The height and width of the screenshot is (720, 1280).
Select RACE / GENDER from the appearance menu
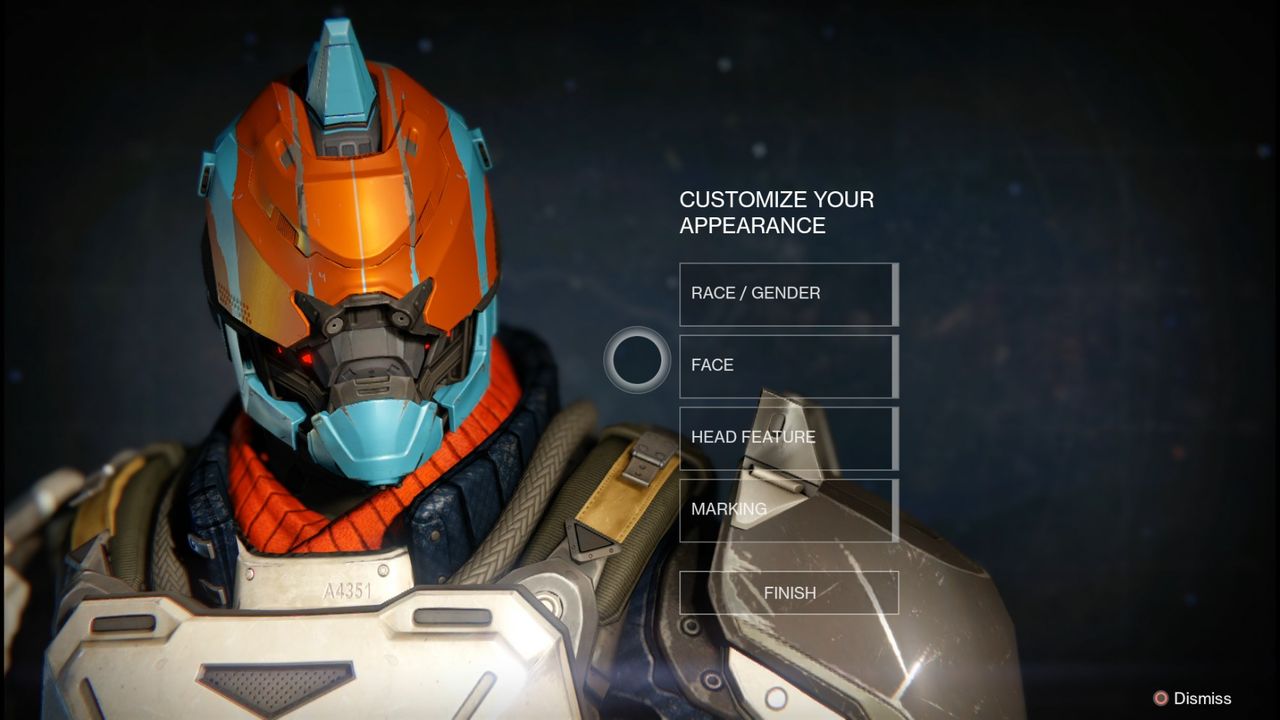click(788, 293)
